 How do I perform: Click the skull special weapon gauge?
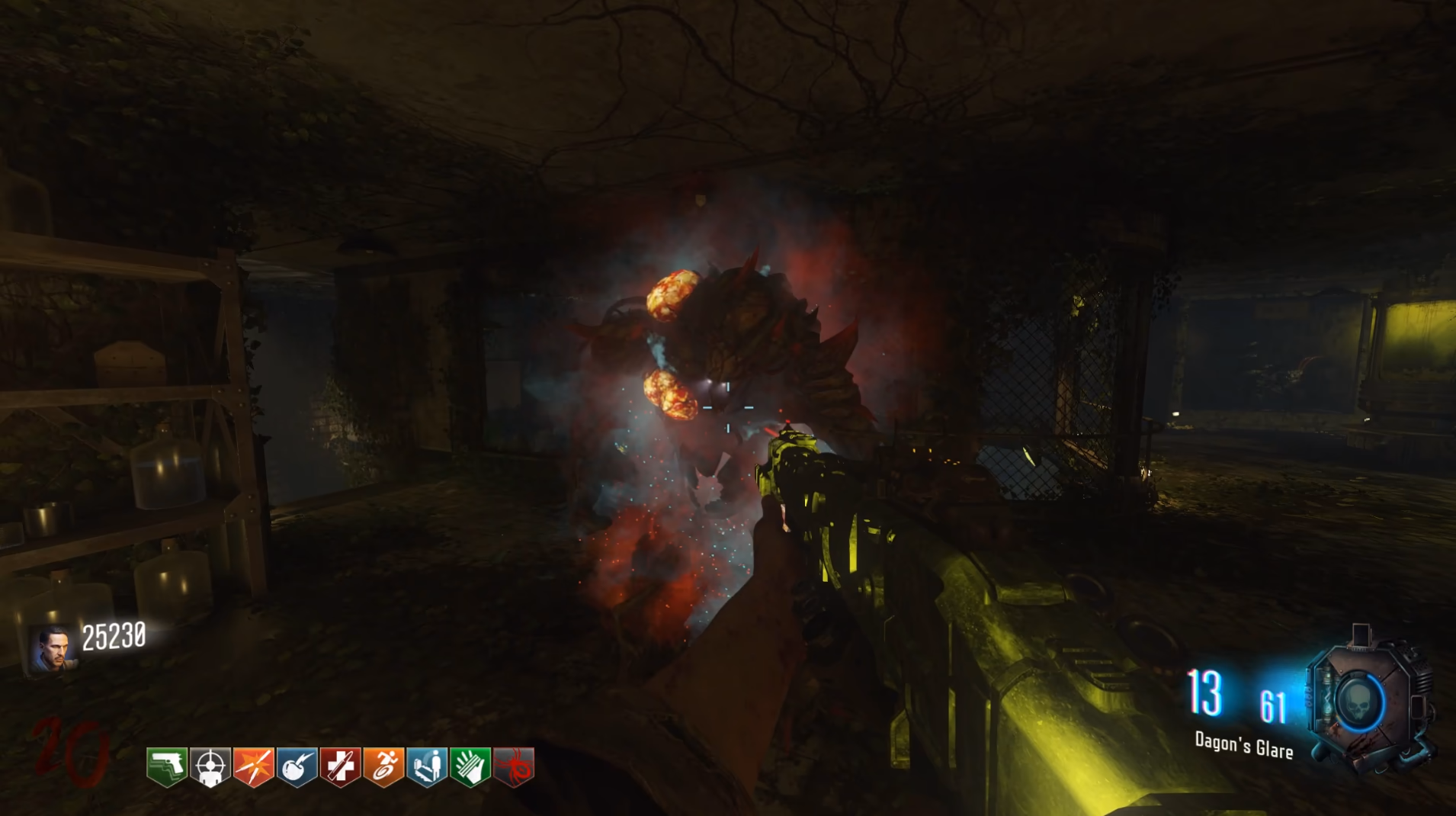tap(1361, 702)
